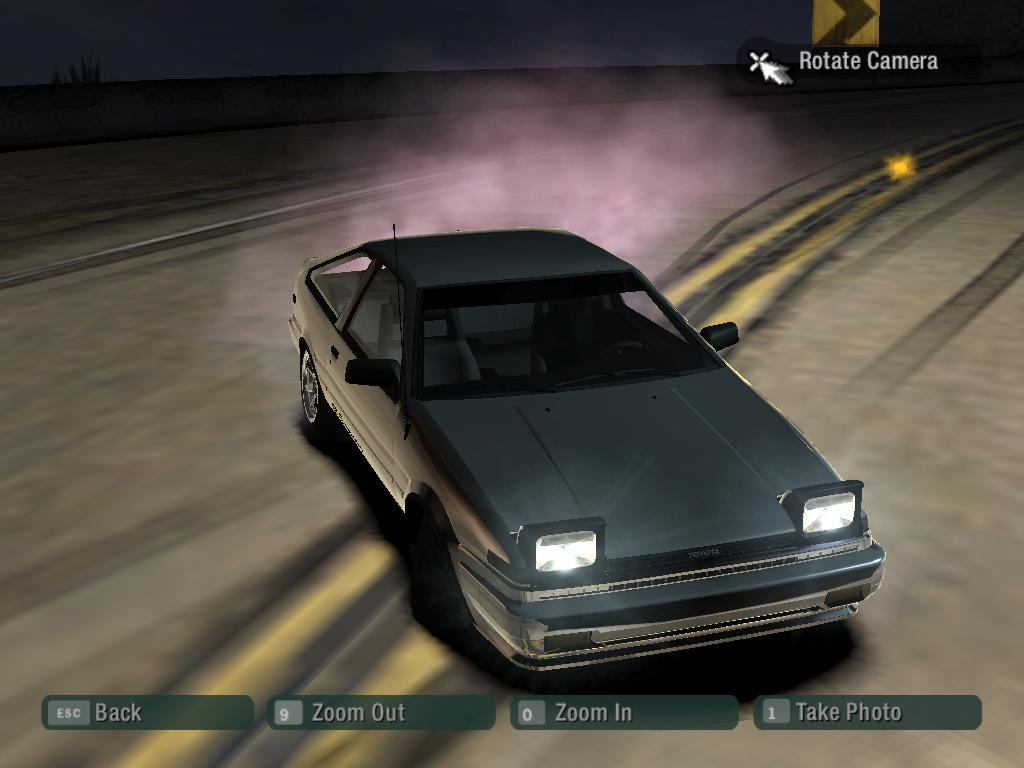This screenshot has height=768, width=1024.
Task: Go back with the Back button
Action: pos(146,713)
